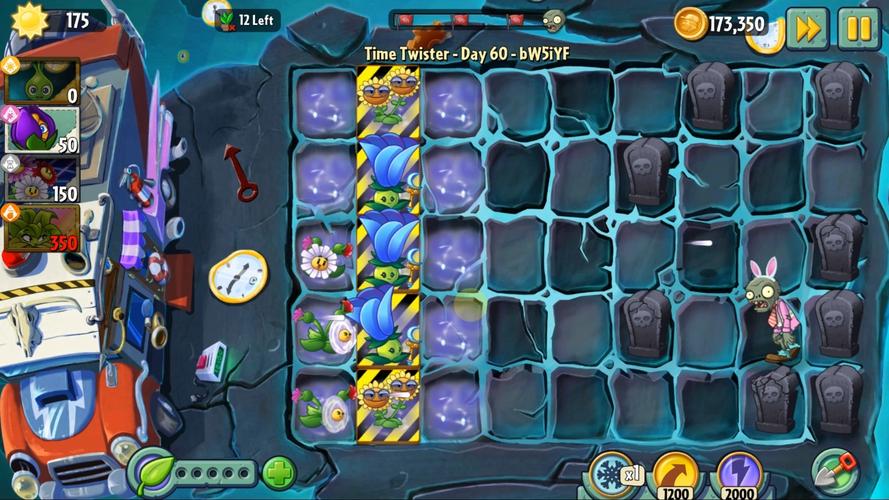The width and height of the screenshot is (889, 500).
Task: Choose the 350-sun spiky green seed packet
Action: 43,227
